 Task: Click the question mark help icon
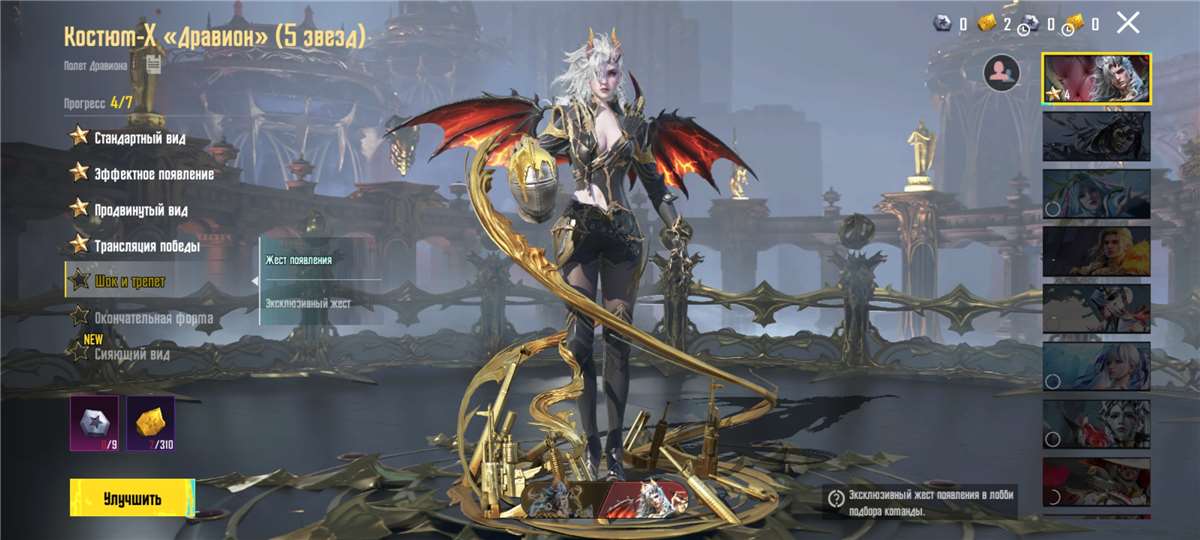point(836,498)
